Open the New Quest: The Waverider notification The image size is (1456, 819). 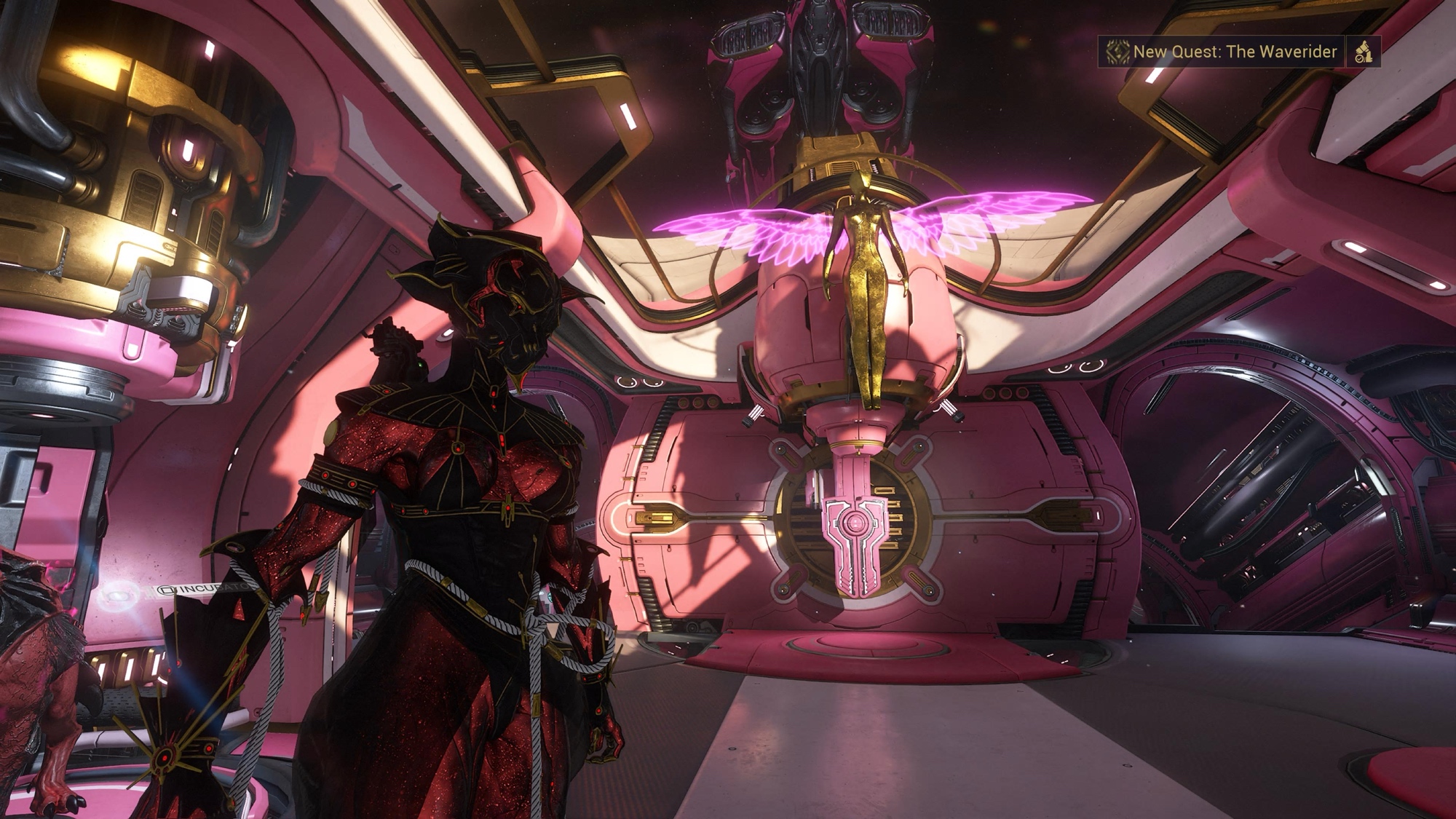coord(1221,52)
